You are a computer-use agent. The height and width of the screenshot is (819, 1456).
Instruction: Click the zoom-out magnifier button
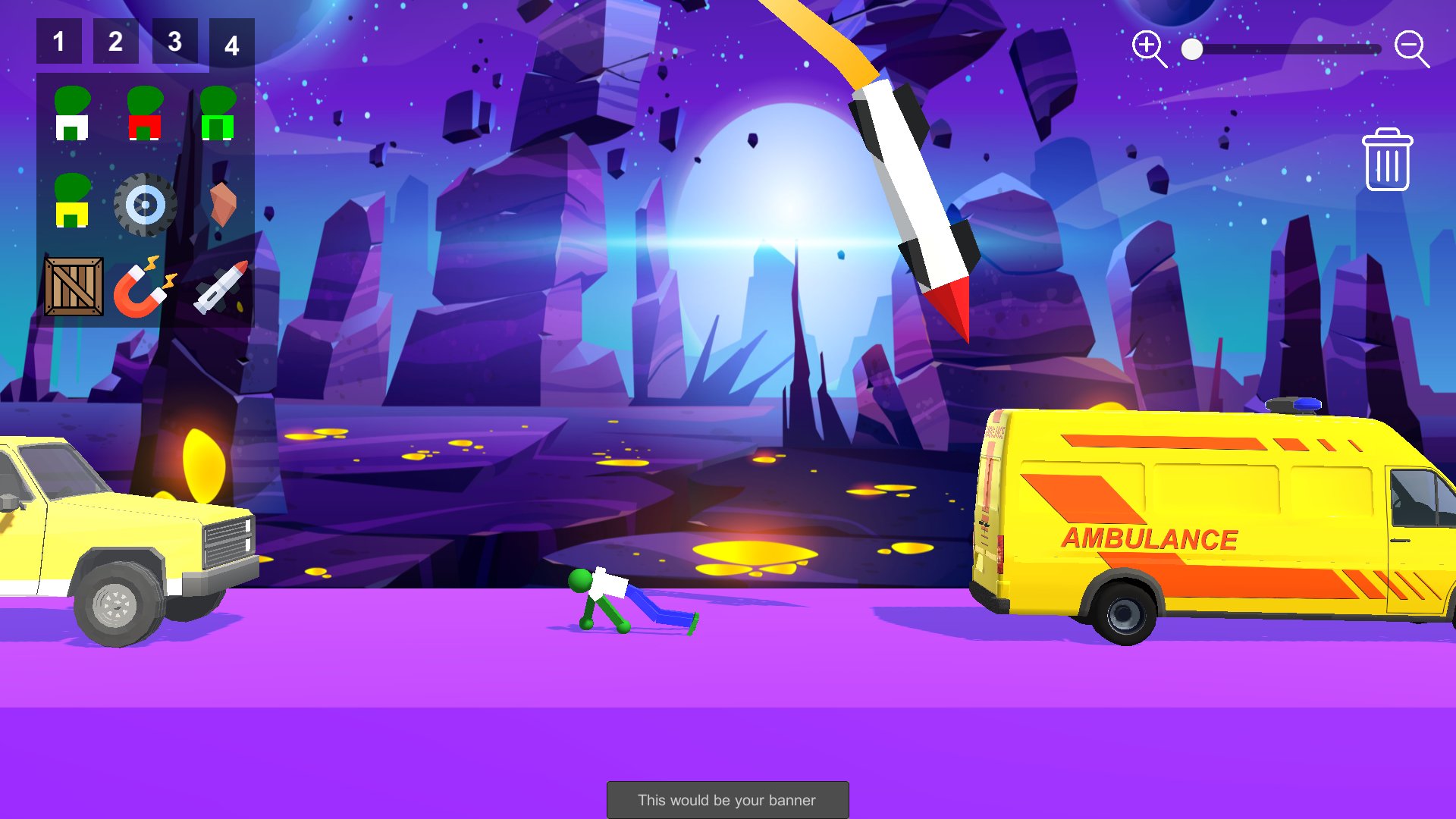tap(1411, 49)
